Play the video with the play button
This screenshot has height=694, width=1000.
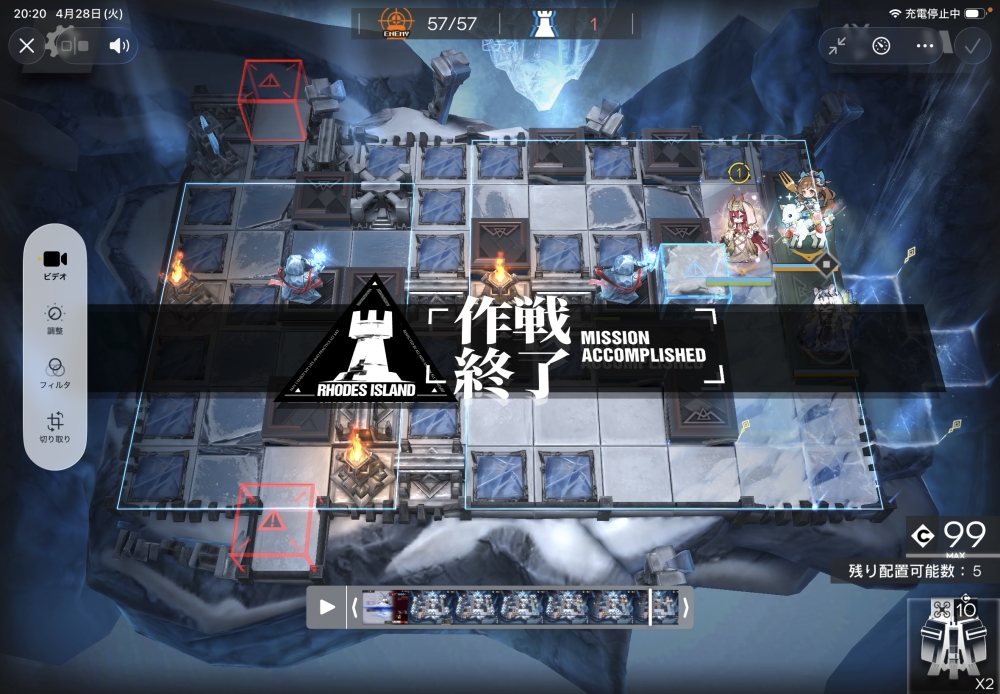(327, 607)
